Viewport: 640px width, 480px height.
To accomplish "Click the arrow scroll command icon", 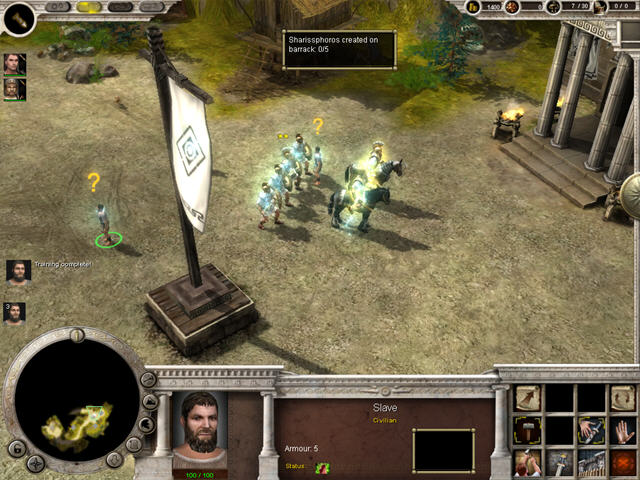I will point(527,398).
